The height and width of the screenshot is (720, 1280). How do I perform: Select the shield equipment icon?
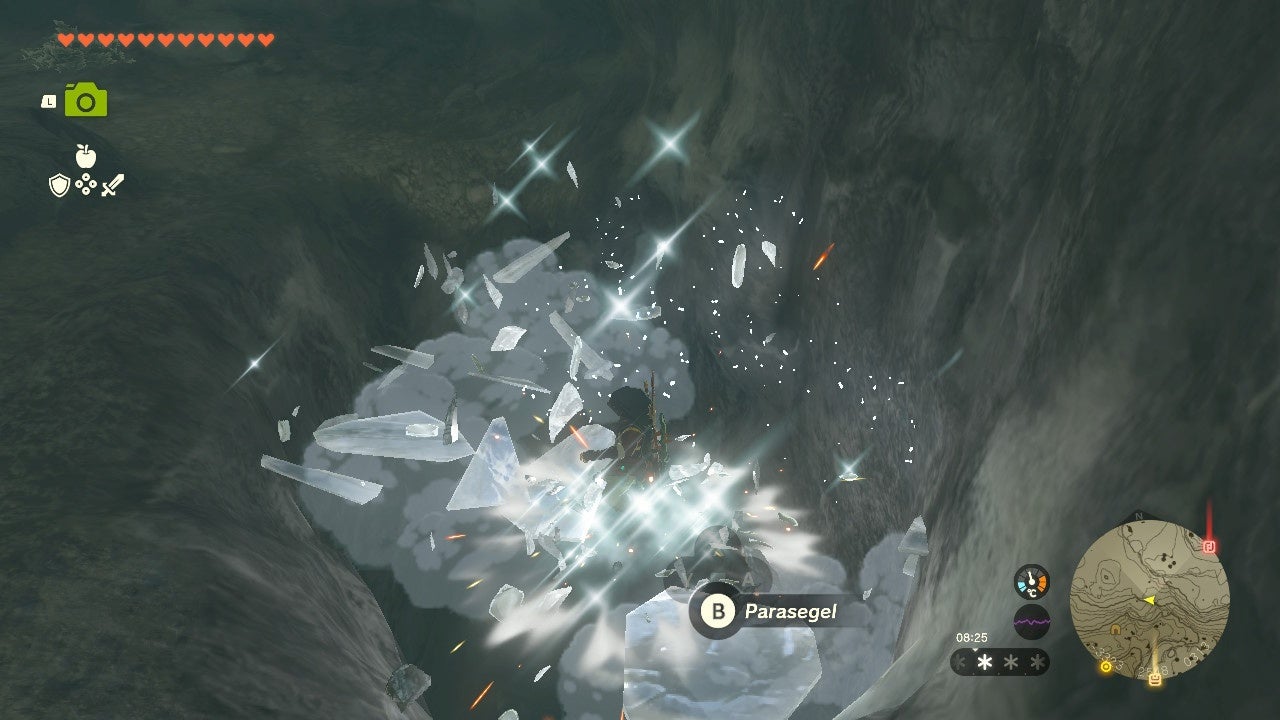(x=59, y=183)
